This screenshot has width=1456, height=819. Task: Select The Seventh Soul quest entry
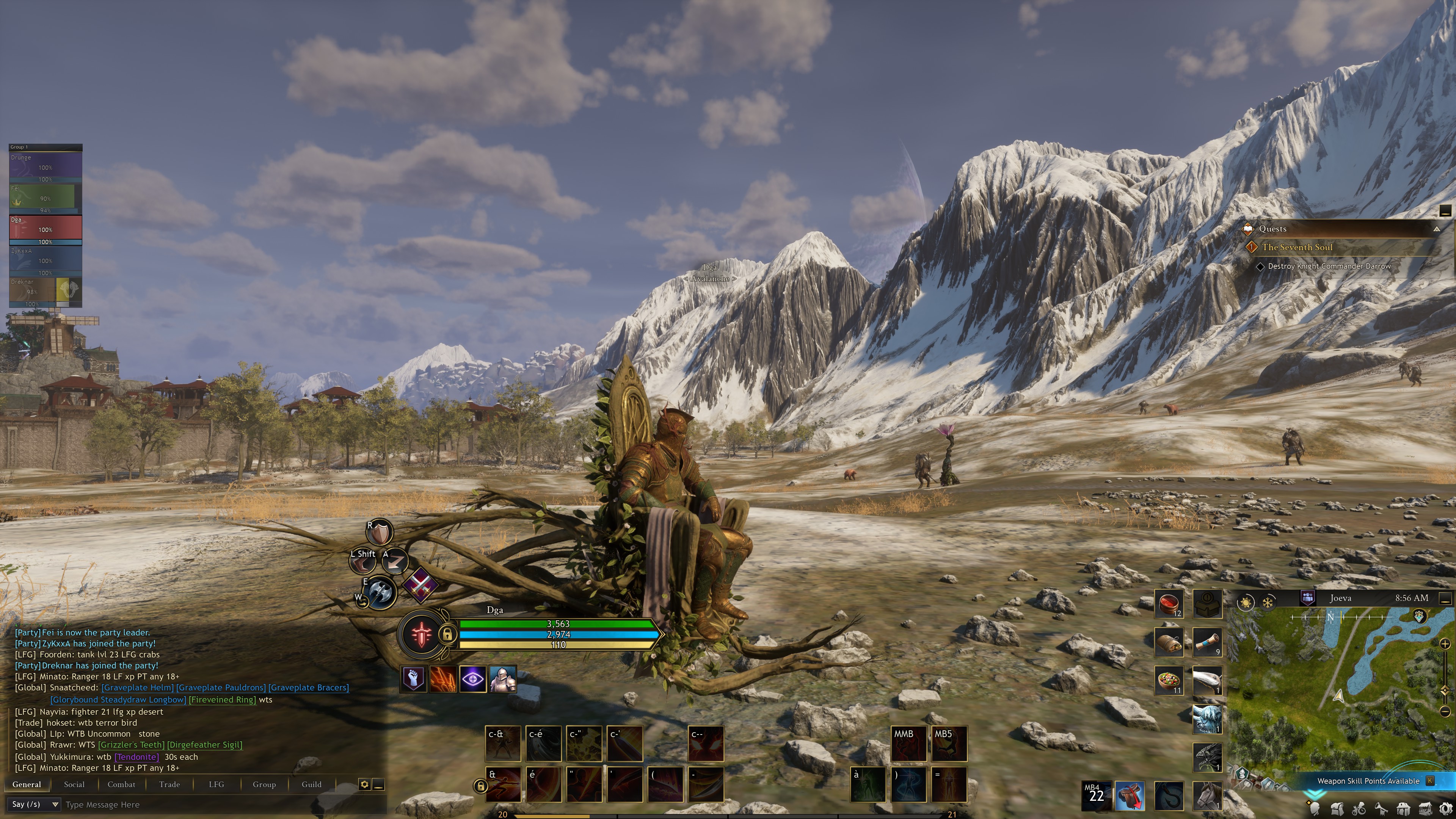pos(1297,247)
